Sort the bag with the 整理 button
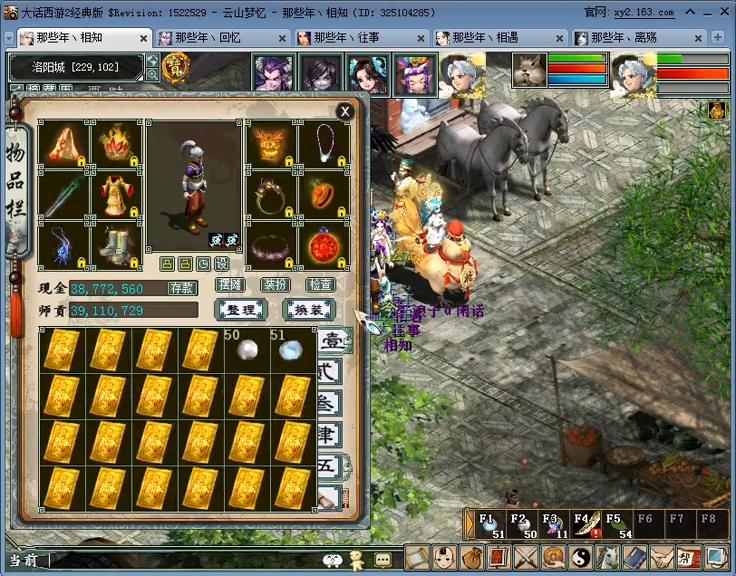The height and width of the screenshot is (576, 736). pyautogui.click(x=240, y=310)
